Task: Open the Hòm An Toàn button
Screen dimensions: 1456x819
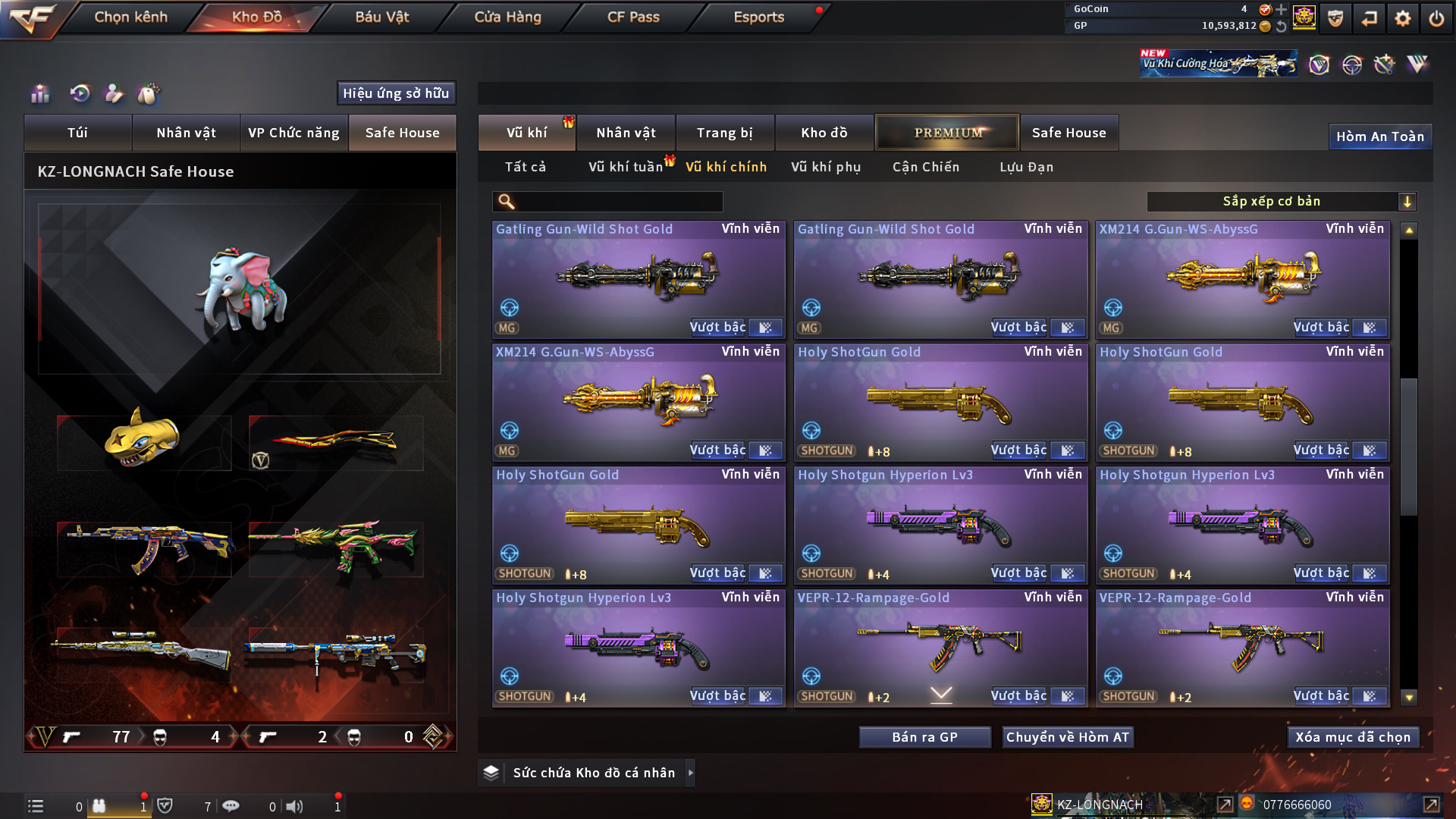Action: click(1379, 136)
